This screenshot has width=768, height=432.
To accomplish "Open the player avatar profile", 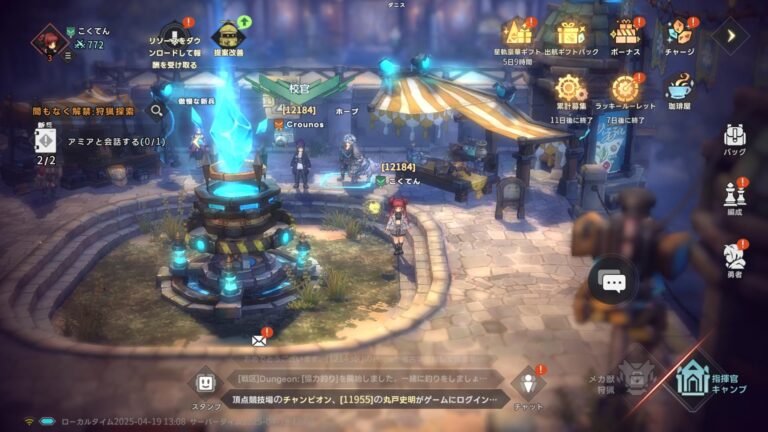I will point(46,42).
